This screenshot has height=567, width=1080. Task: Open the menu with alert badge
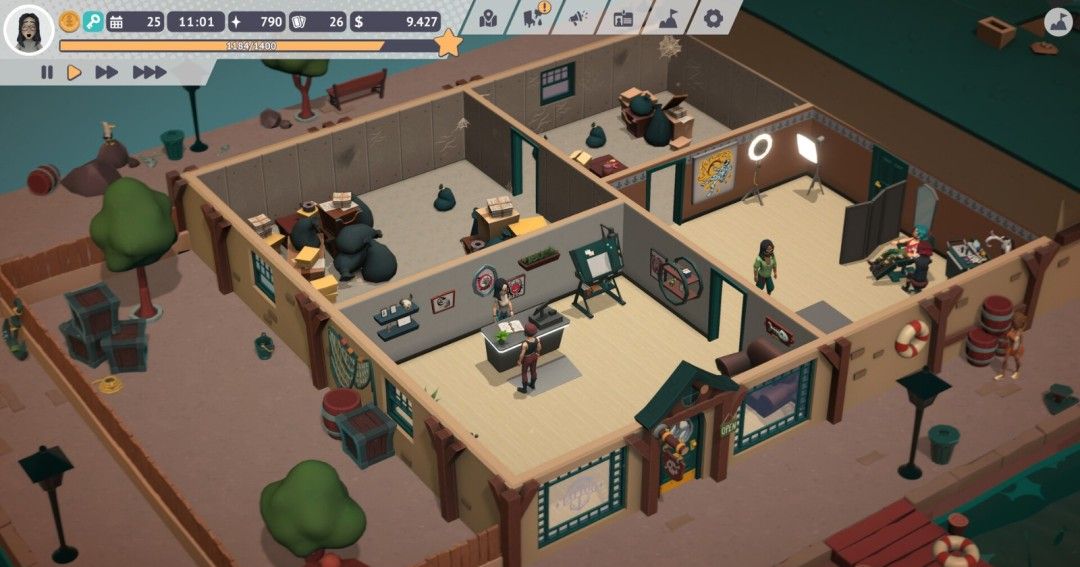[535, 17]
